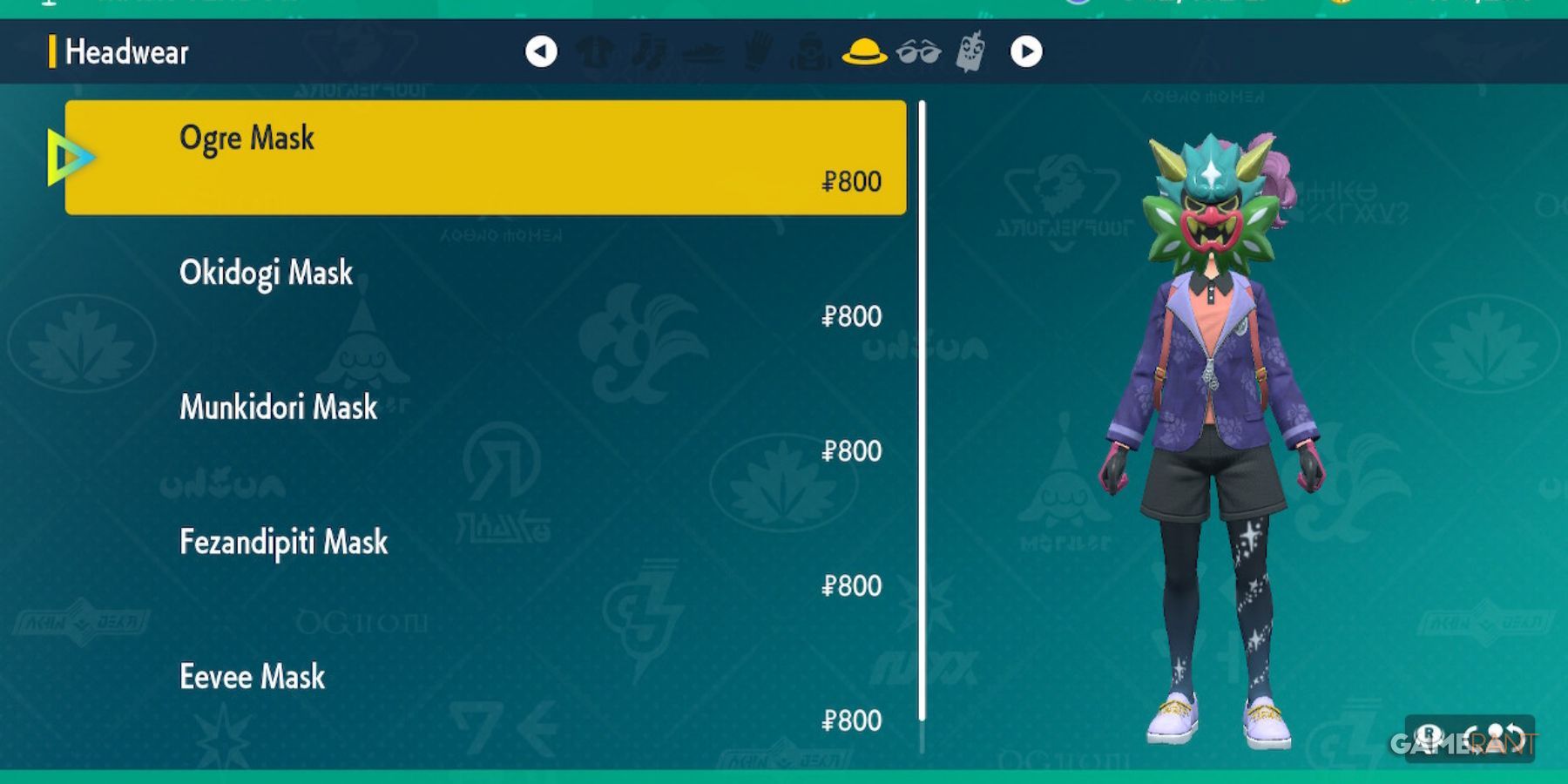Select the shoes category icon
This screenshot has height=784, width=1568.
(706, 51)
